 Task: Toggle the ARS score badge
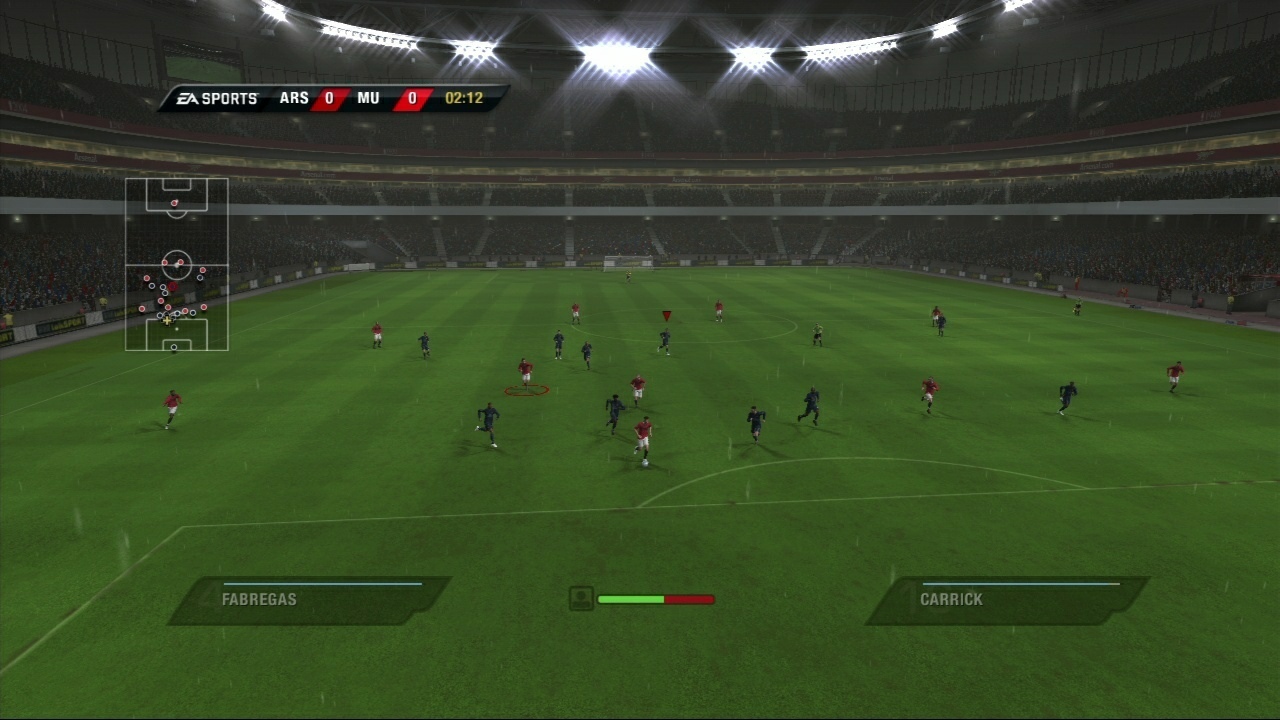(330, 98)
